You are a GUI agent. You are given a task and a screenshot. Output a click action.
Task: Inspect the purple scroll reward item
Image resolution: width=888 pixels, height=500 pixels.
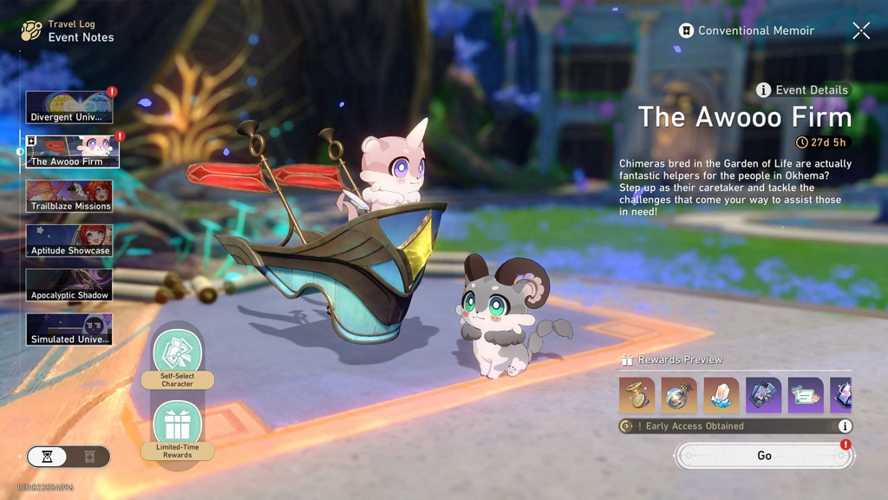pyautogui.click(x=806, y=396)
